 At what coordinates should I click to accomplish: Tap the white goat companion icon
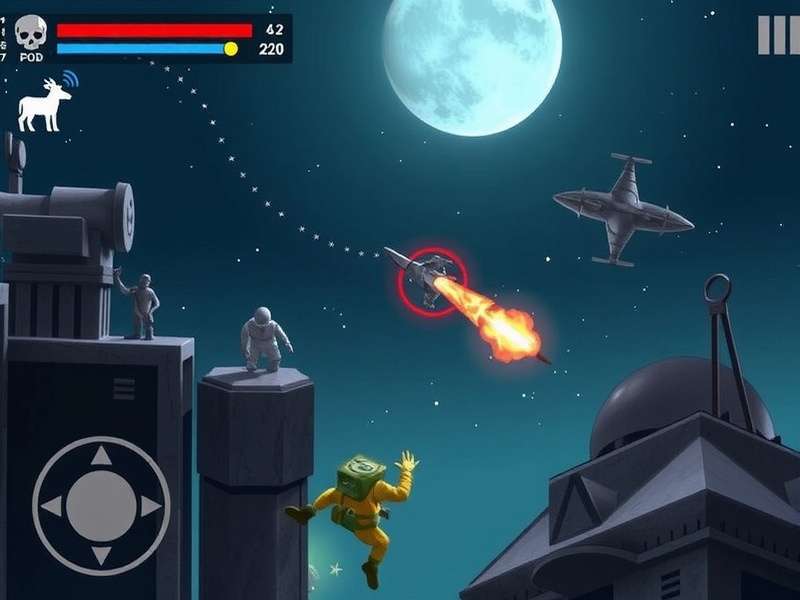[44, 106]
